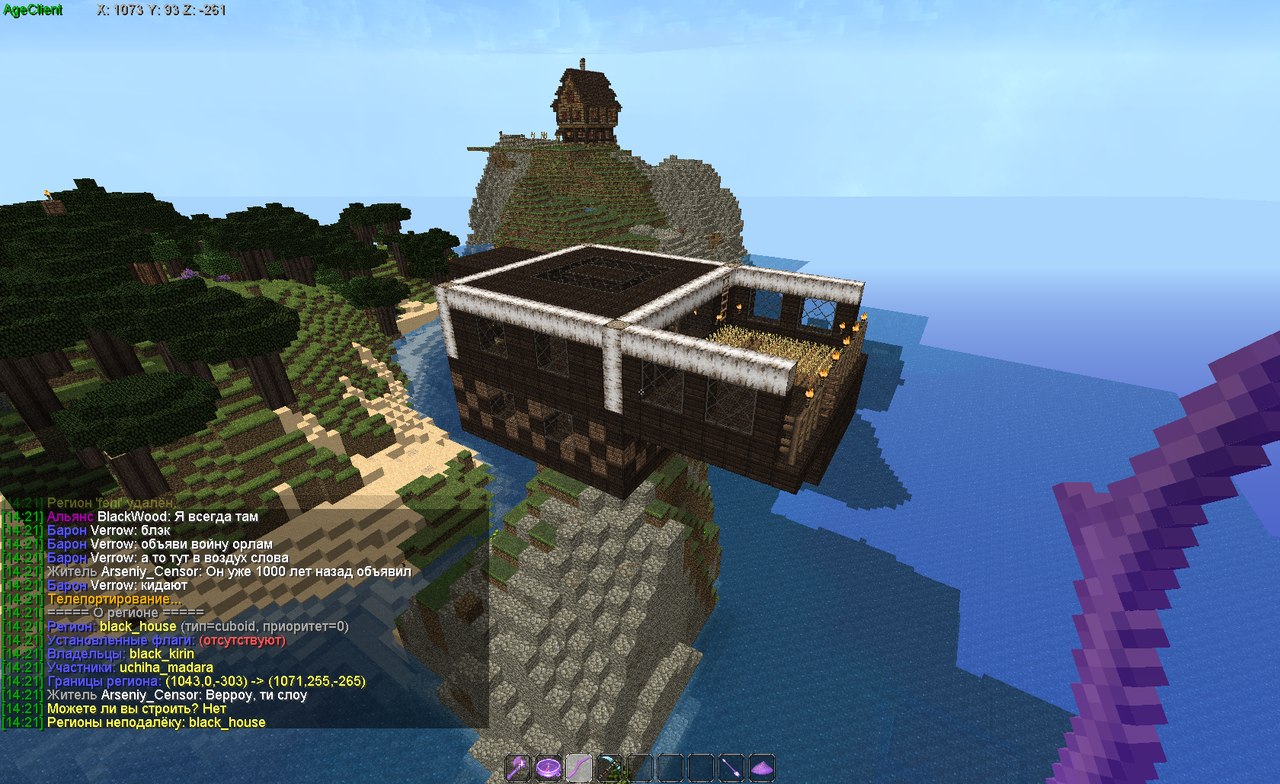Click Arseniy_Censor's latest chat message
The height and width of the screenshot is (784, 1280).
click(x=202, y=695)
